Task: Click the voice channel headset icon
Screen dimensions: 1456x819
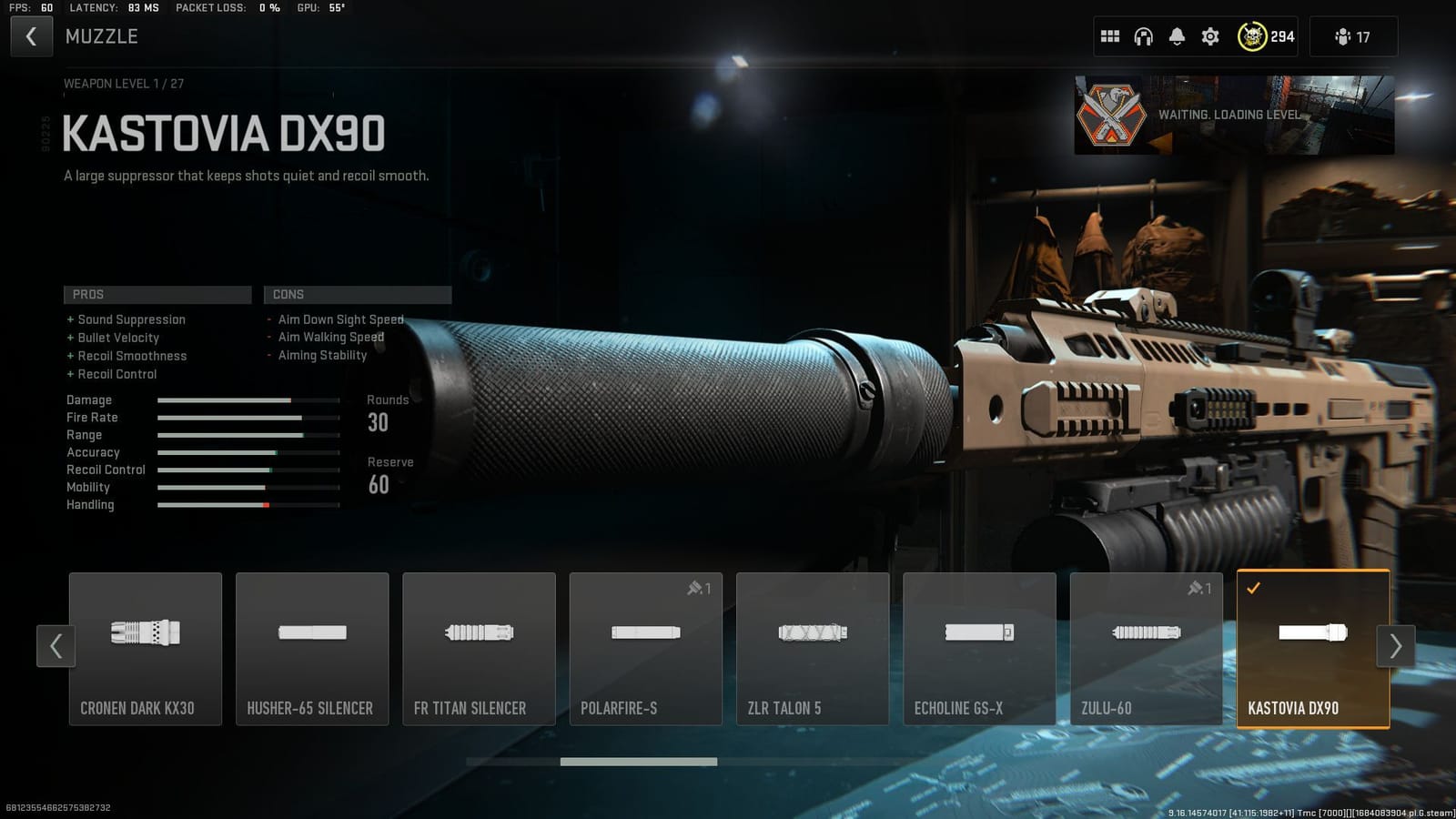Action: pos(1143,36)
